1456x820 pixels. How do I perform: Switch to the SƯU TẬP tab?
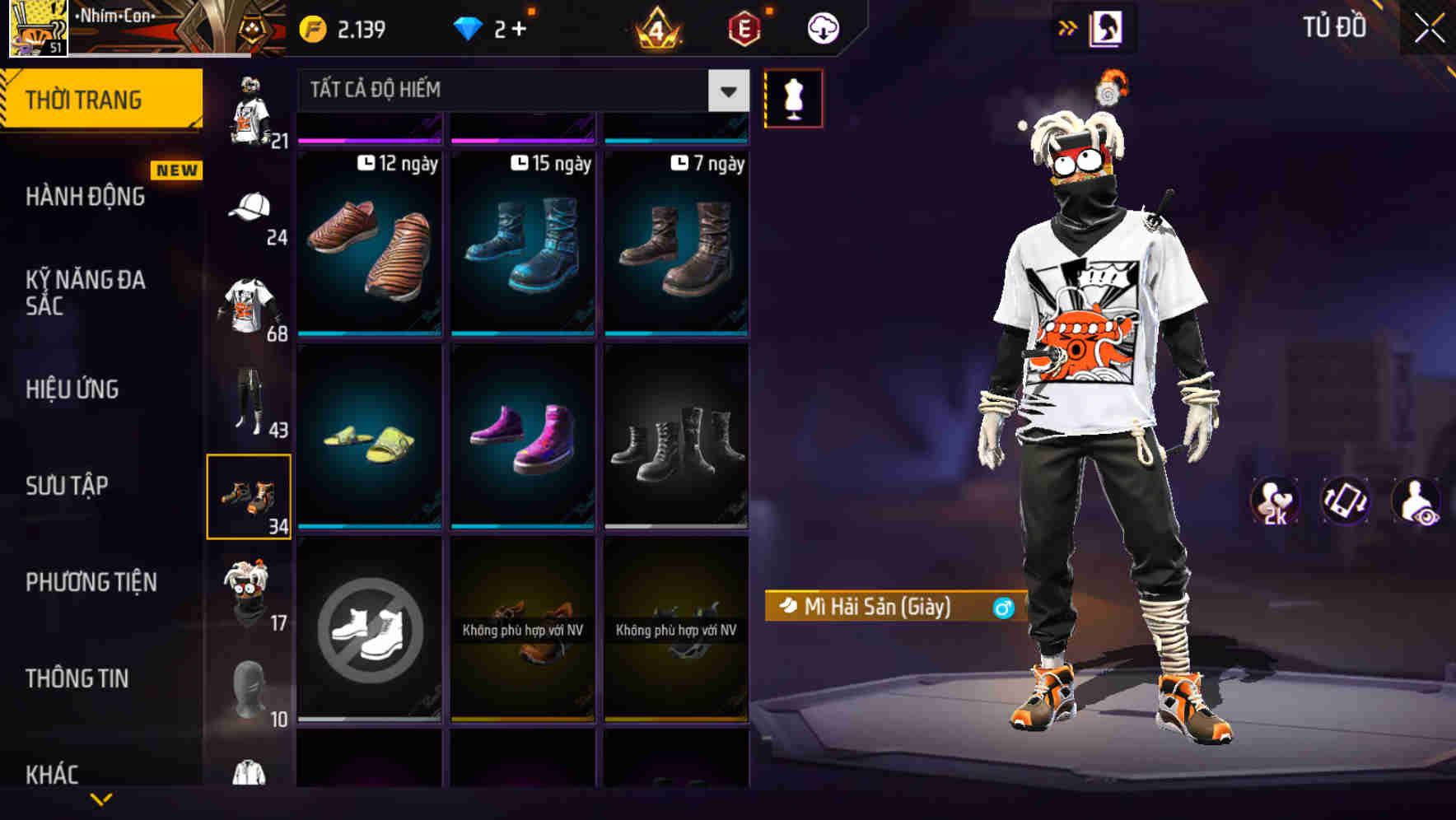[70, 487]
